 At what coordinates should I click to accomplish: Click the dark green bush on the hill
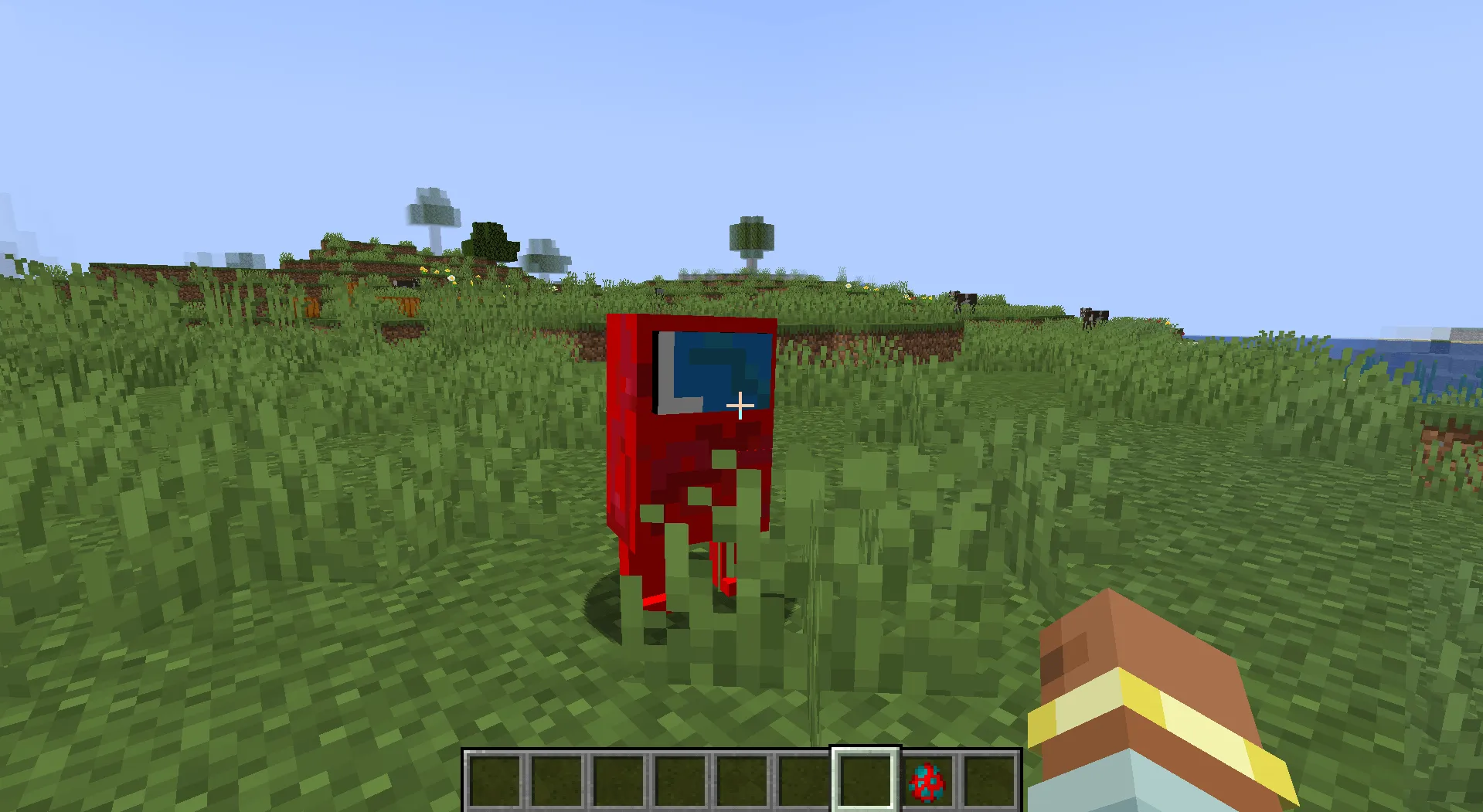point(491,241)
